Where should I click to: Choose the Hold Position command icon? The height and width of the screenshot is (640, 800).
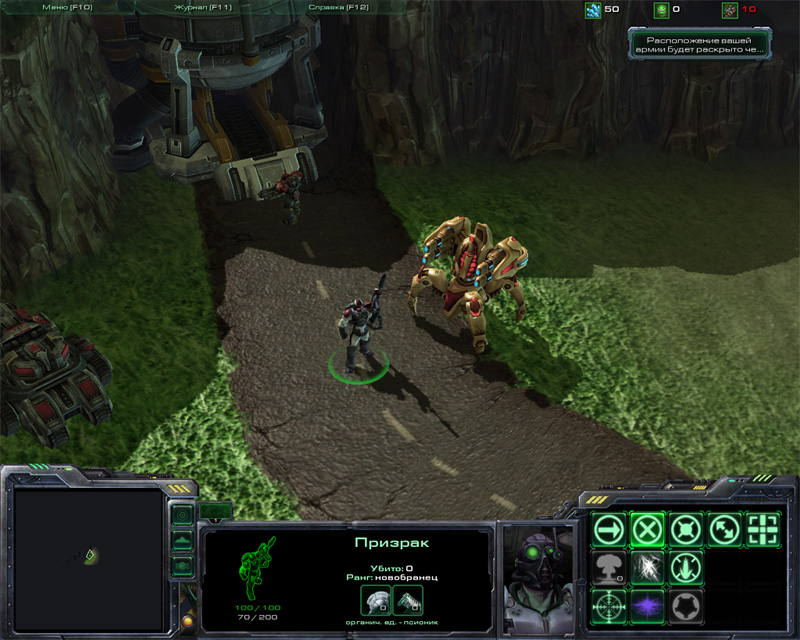click(686, 529)
